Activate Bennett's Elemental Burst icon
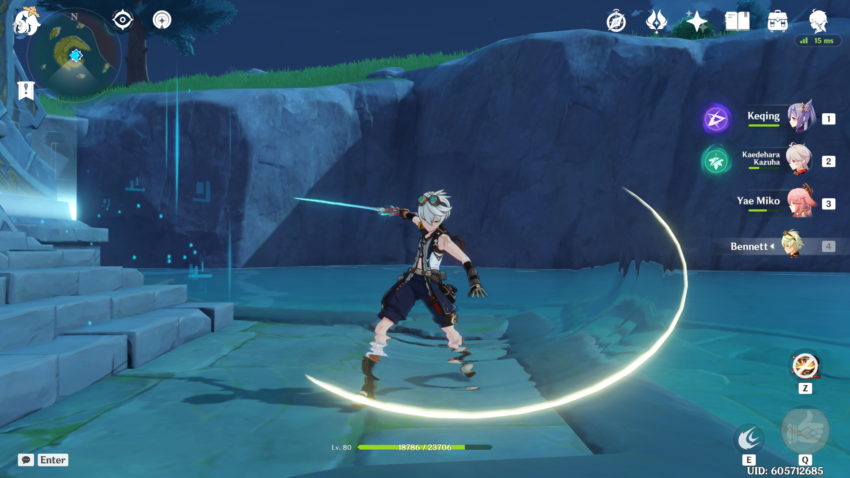This screenshot has width=850, height=478. point(804,430)
